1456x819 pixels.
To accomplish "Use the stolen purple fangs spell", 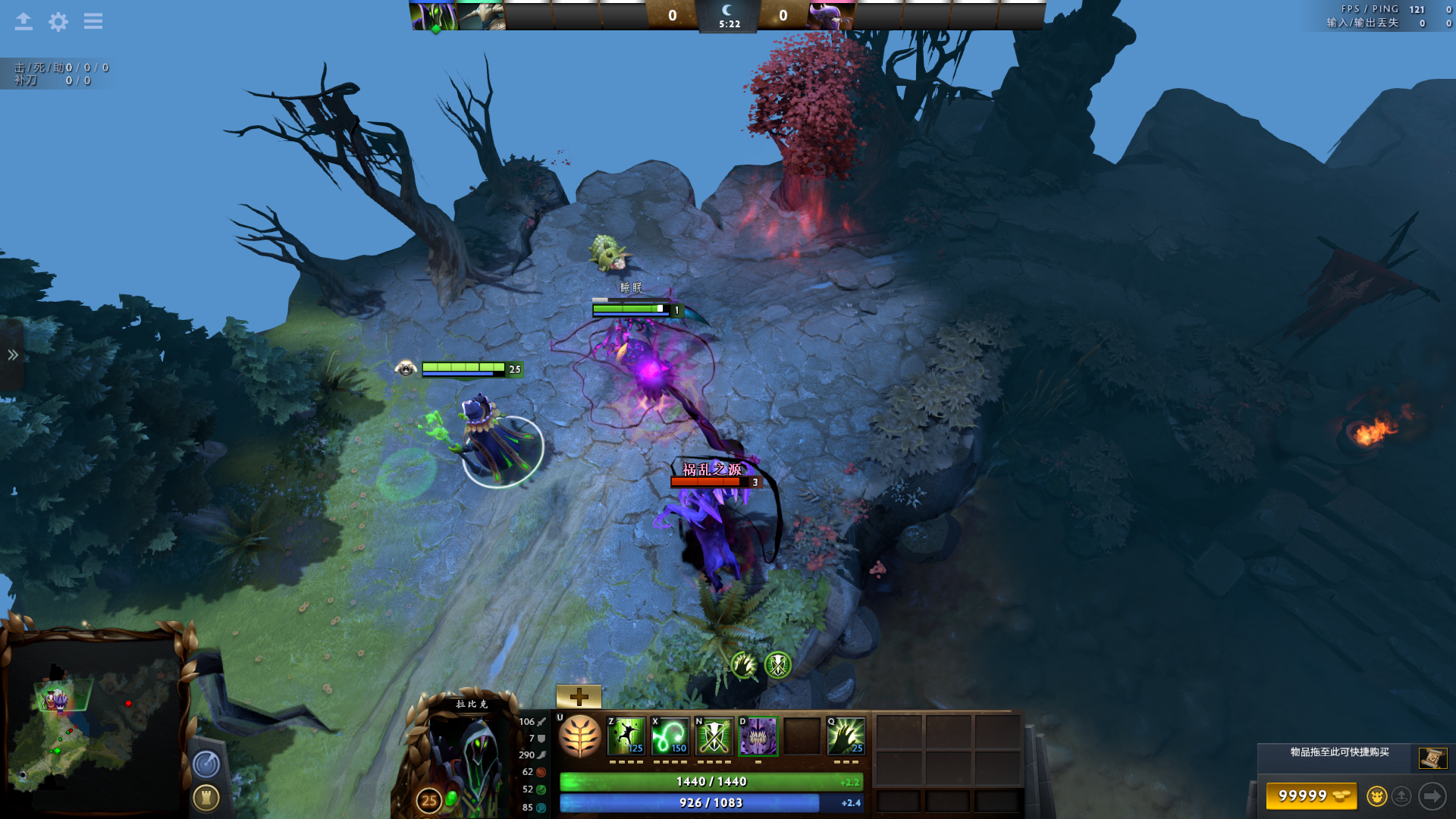I will point(758,736).
